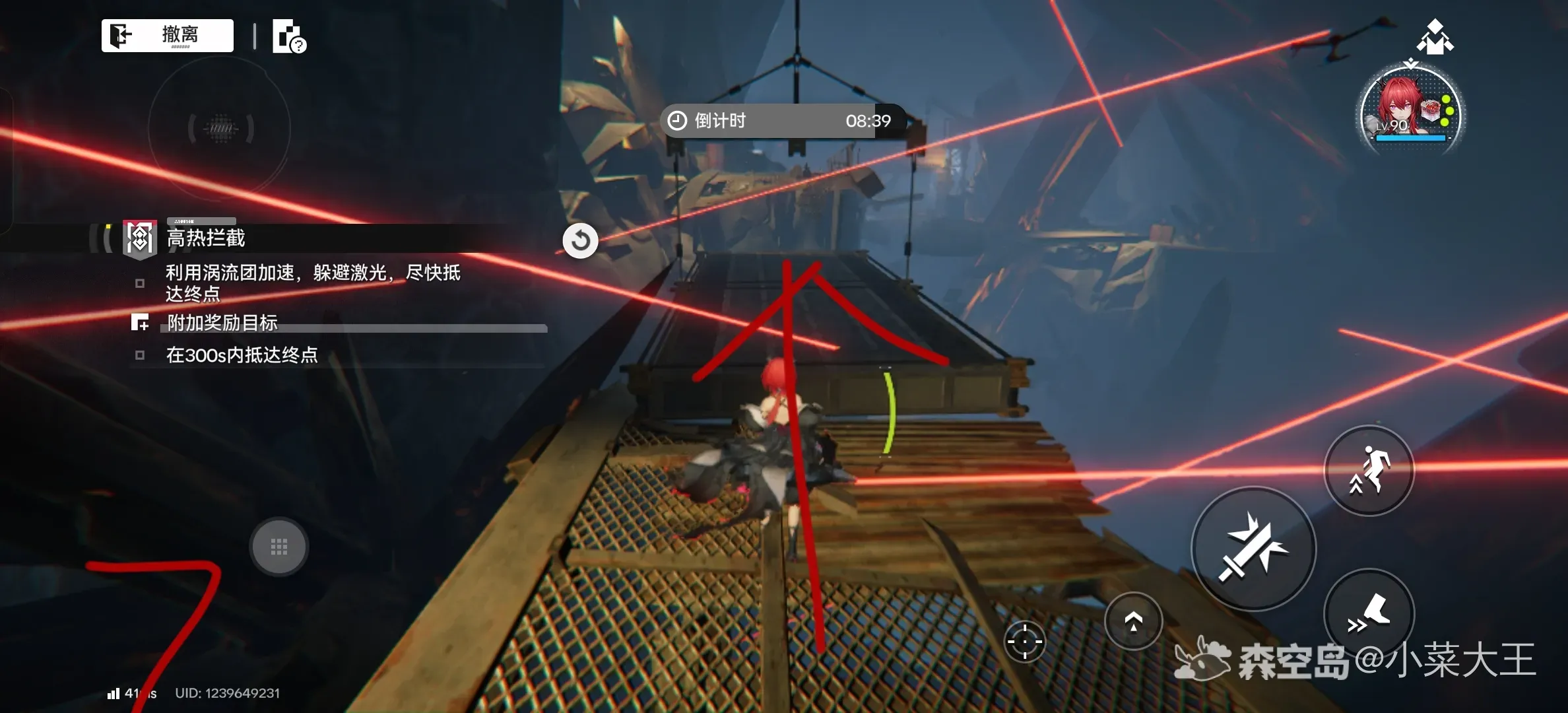Screen dimensions: 1568x713
Task: Open the help icon beside 撤离
Action: [x=289, y=36]
